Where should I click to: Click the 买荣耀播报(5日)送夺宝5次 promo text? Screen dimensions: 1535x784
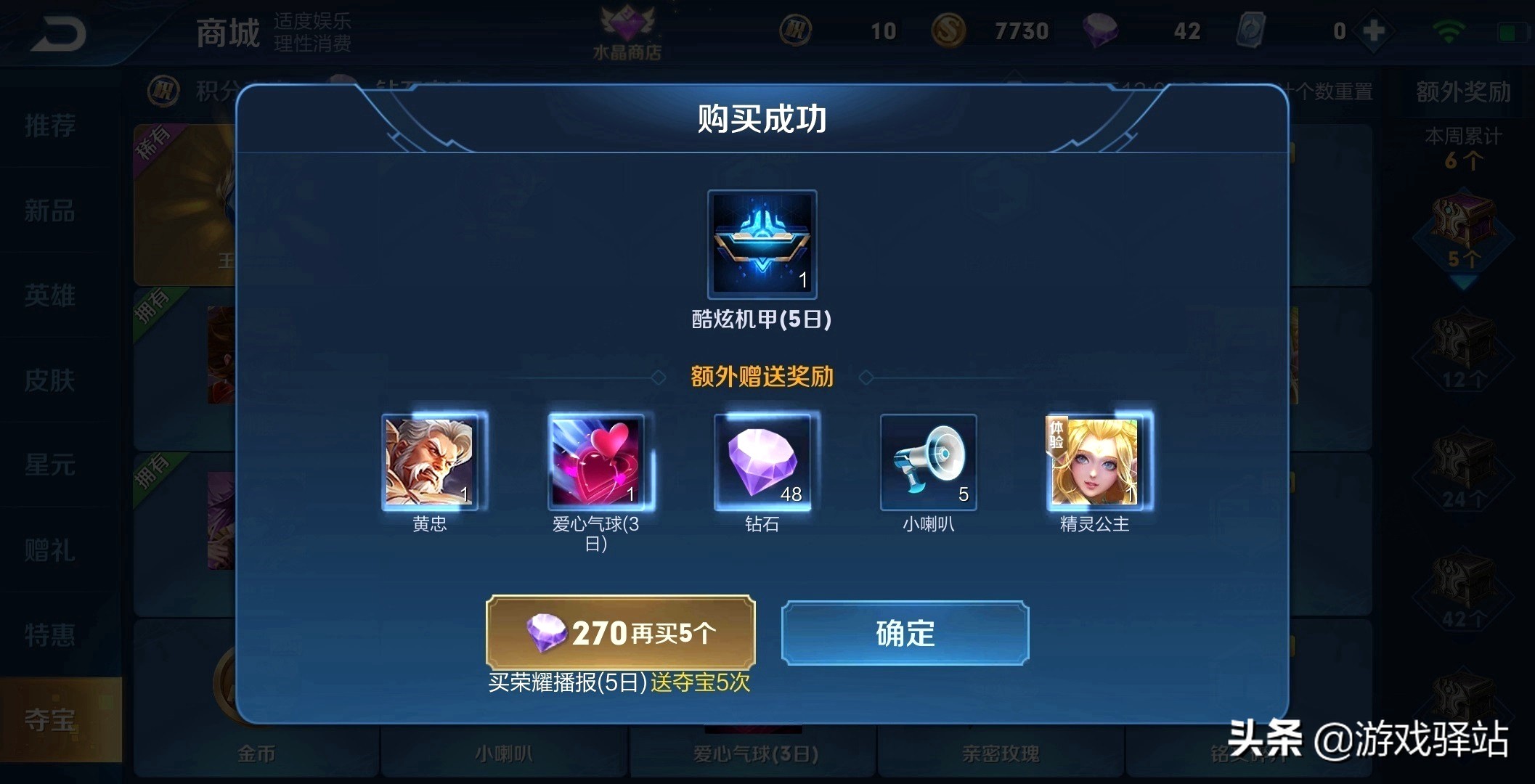(621, 682)
